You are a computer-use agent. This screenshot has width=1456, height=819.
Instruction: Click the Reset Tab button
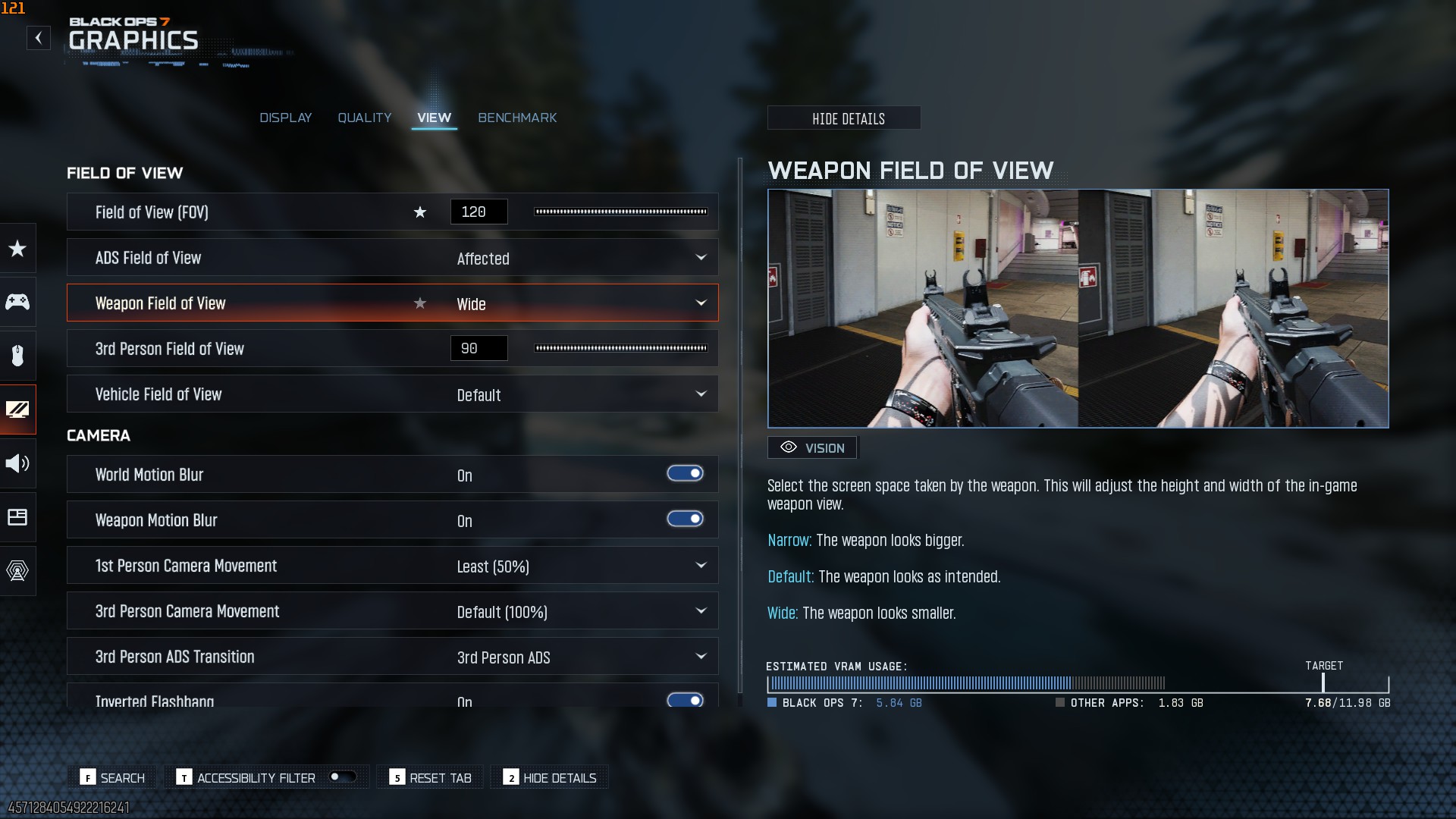pos(431,777)
